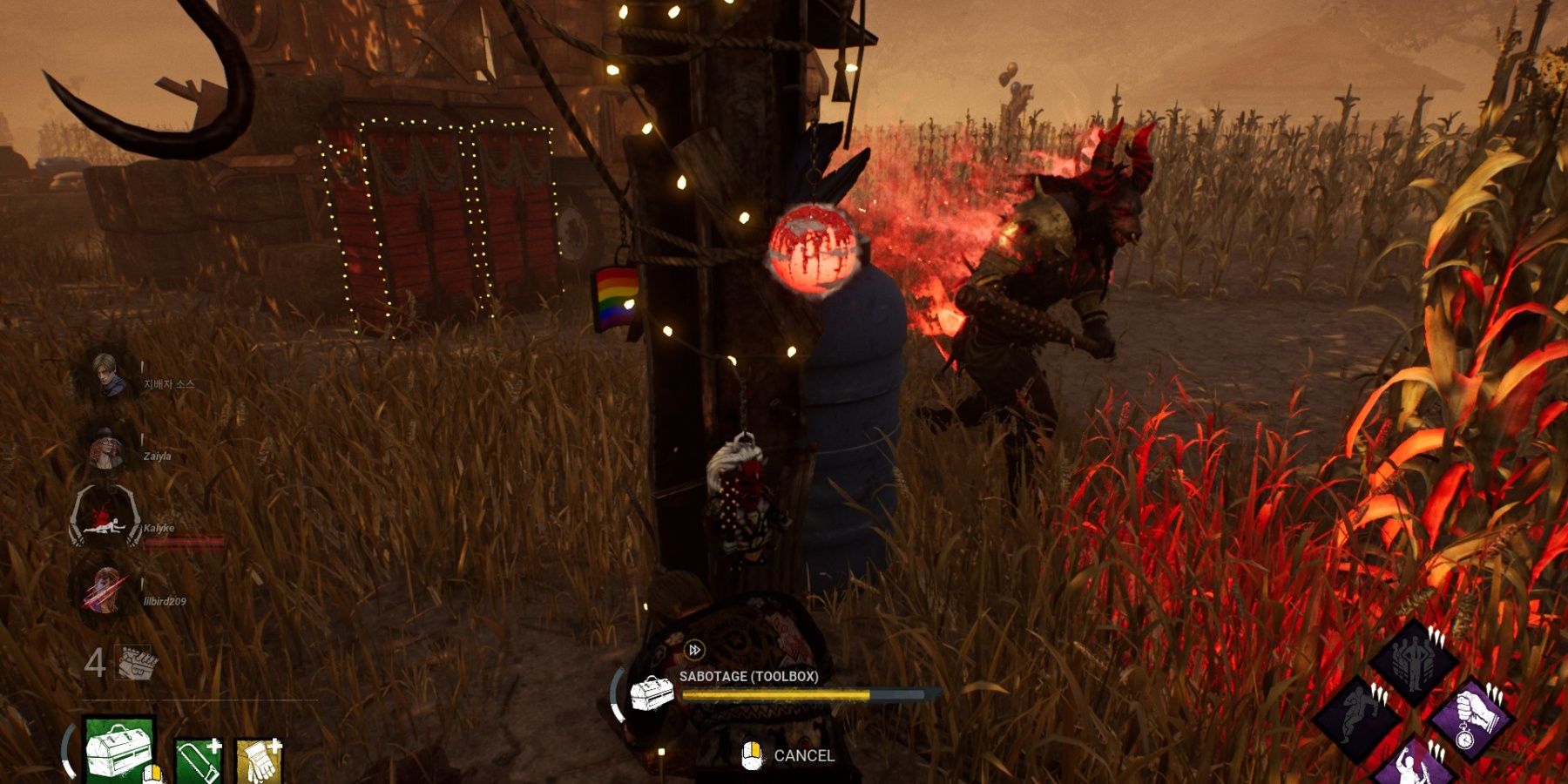Click the mouse icon next to CANCEL
This screenshot has width=1568, height=784.
click(x=750, y=756)
